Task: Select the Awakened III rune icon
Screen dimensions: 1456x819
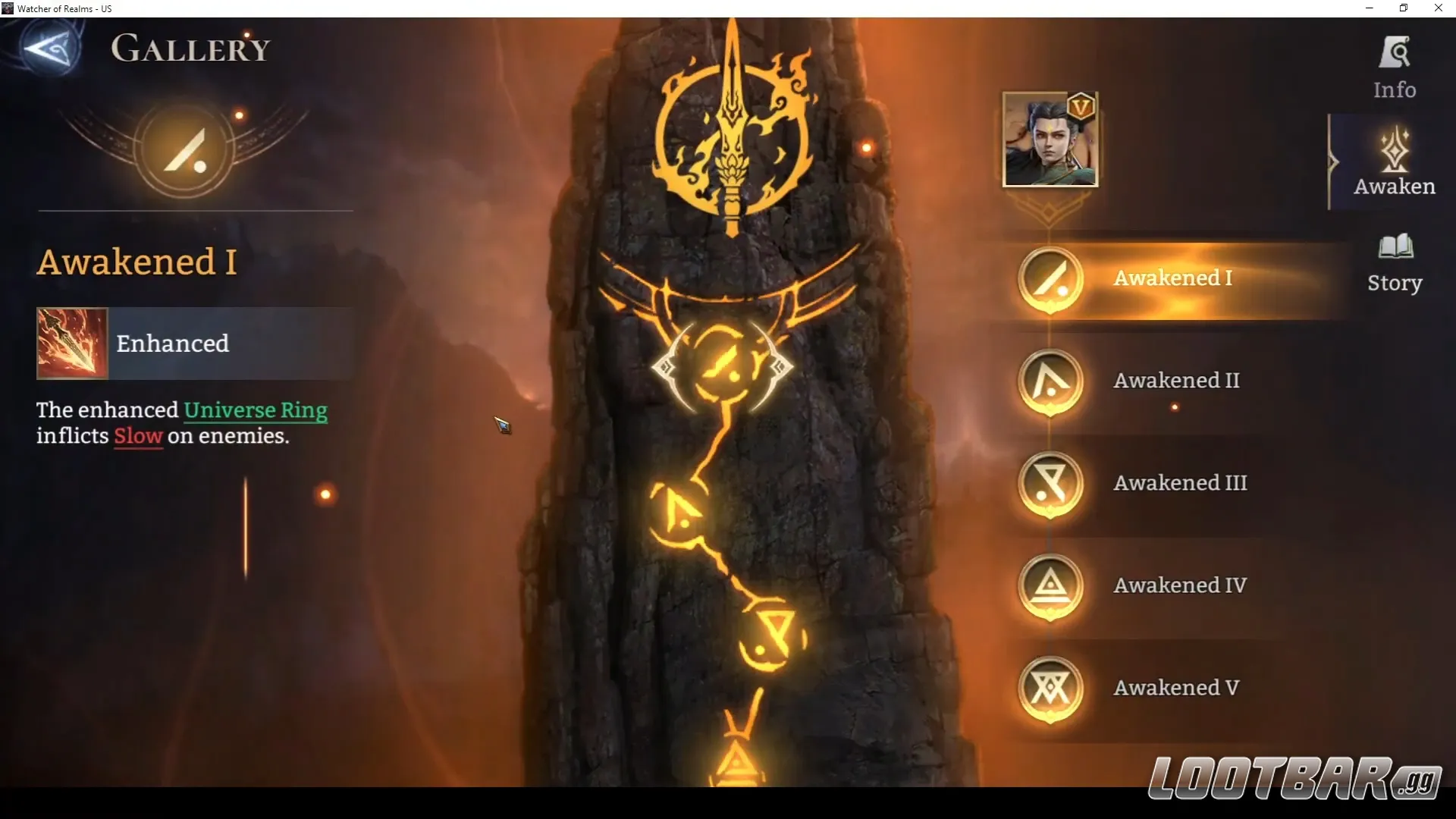Action: click(x=1050, y=484)
